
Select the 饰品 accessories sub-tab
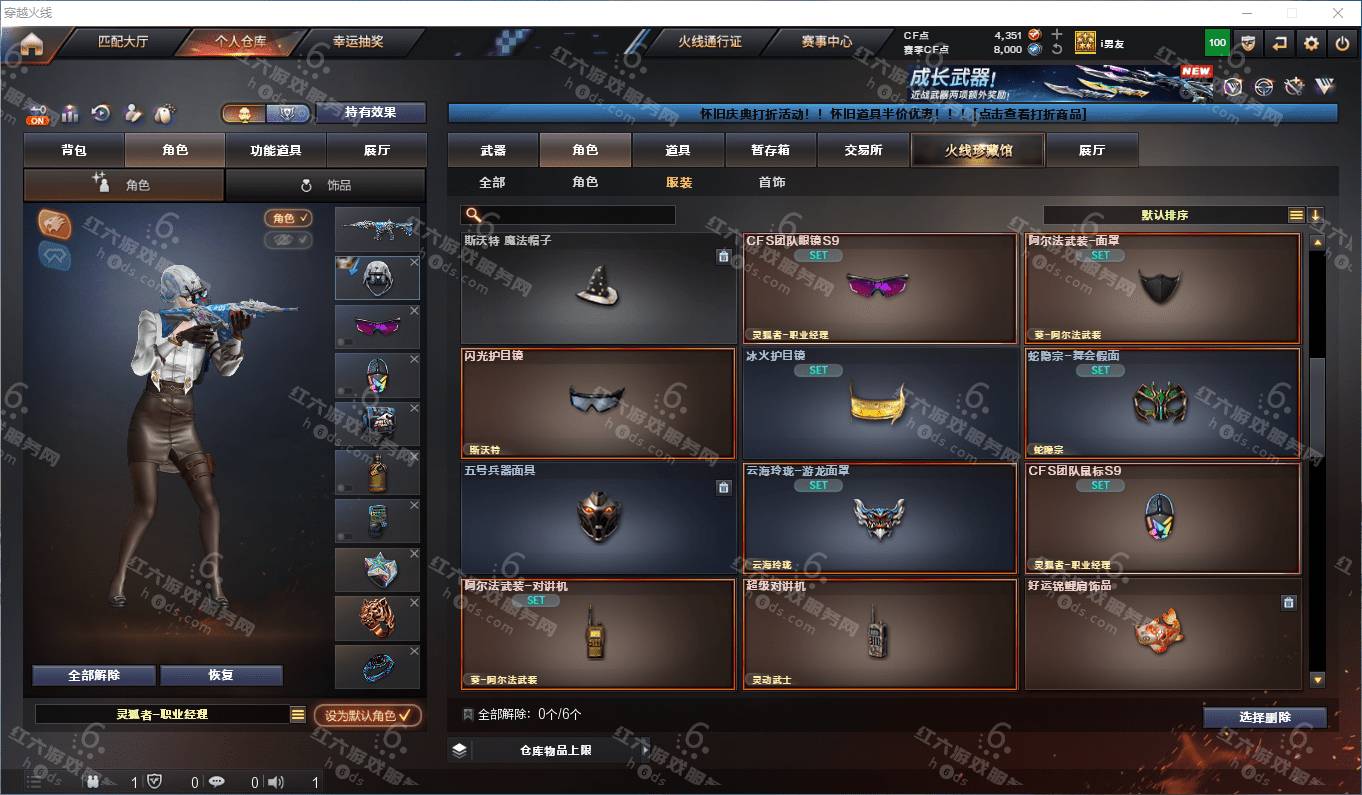[325, 185]
